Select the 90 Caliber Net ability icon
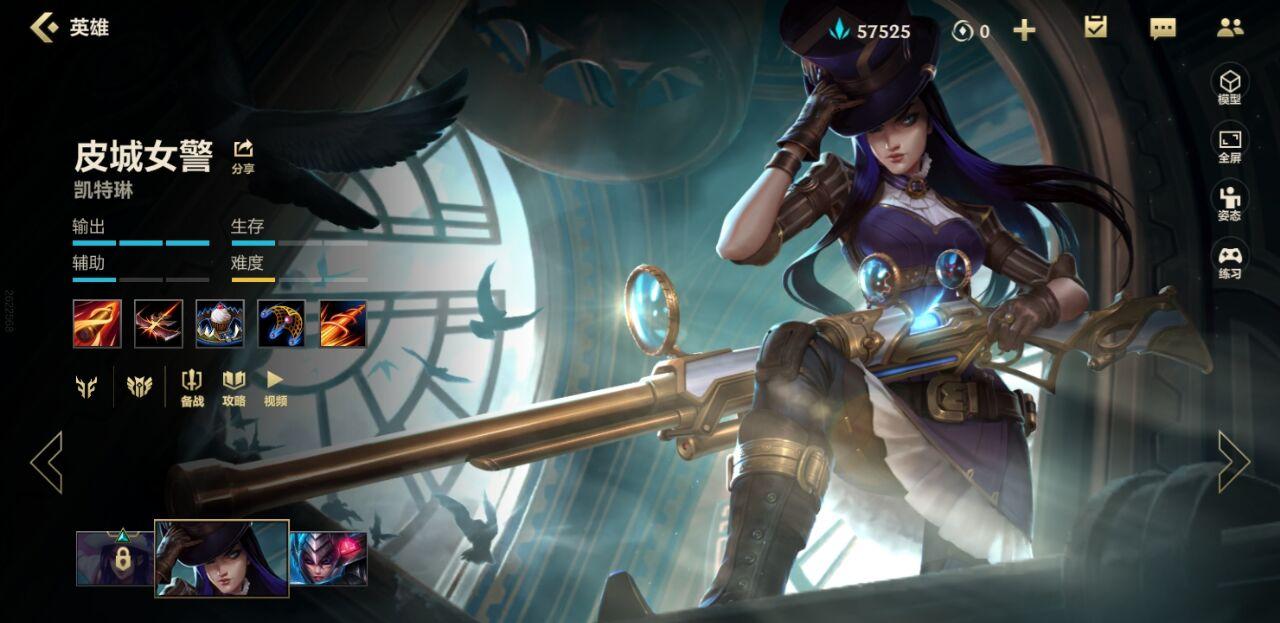This screenshot has width=1280, height=623. click(x=281, y=324)
